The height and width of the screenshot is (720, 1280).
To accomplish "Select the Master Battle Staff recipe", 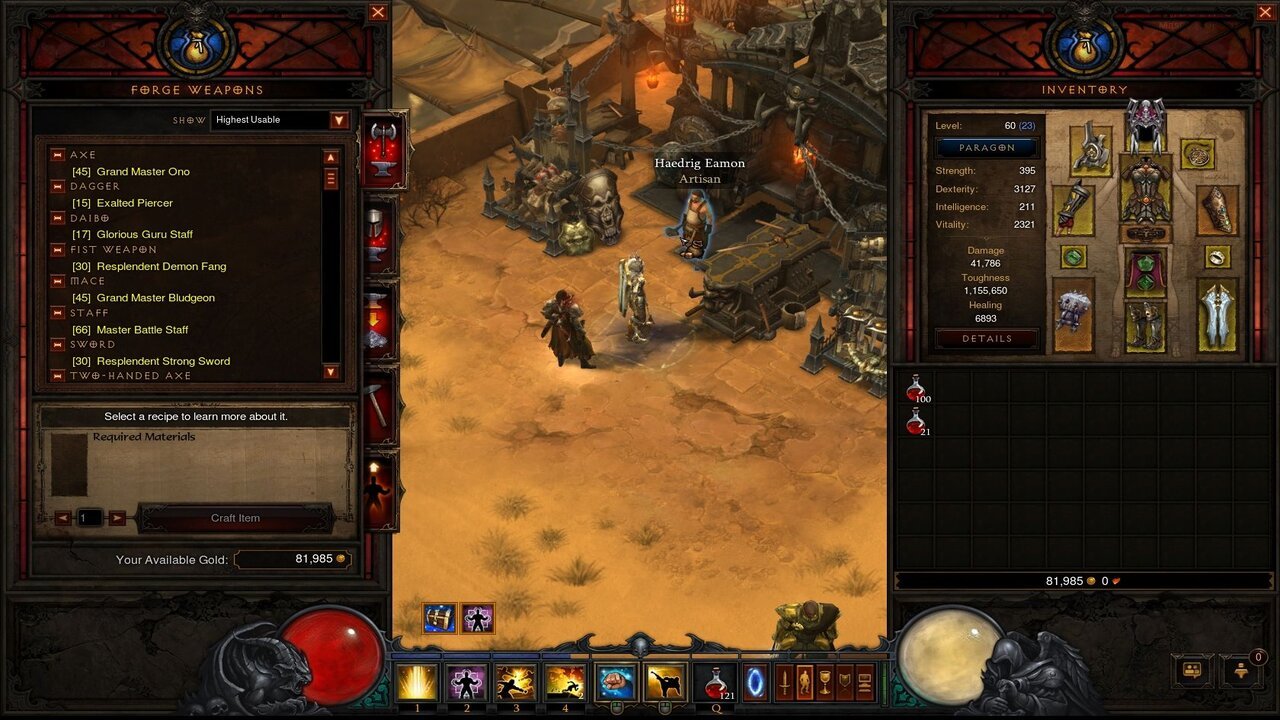I will click(142, 330).
